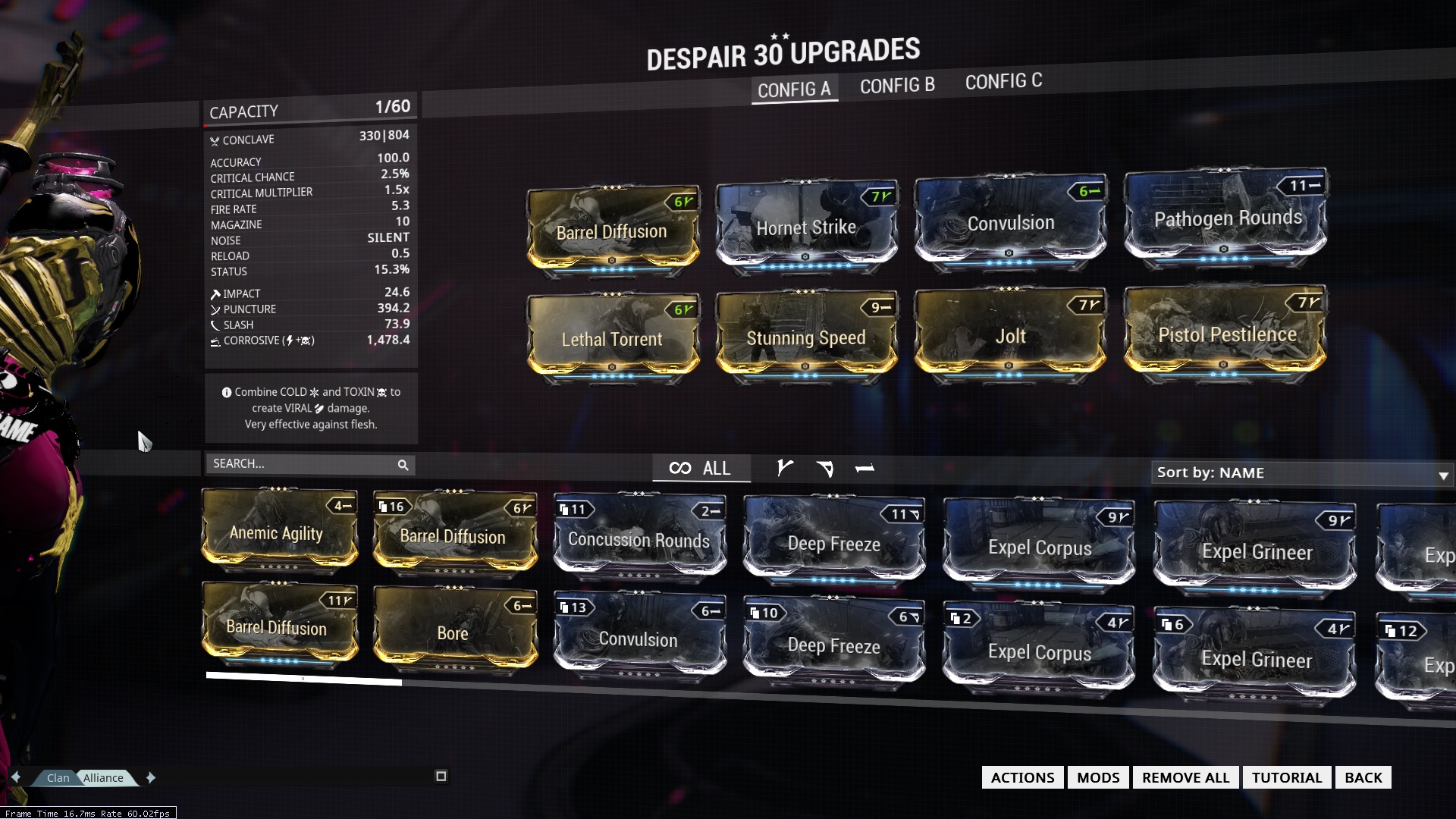Open the Sort by Name dropdown
This screenshot has width=1456, height=819.
point(1301,473)
